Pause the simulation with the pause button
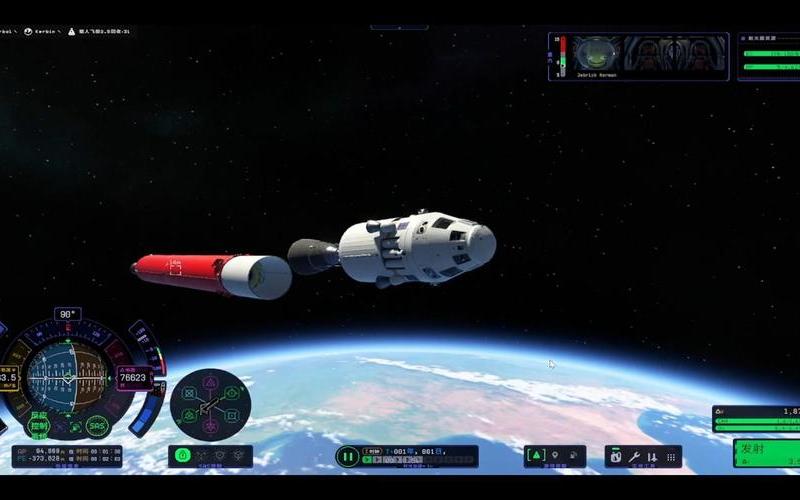Viewport: 800px width, 500px height. click(347, 457)
